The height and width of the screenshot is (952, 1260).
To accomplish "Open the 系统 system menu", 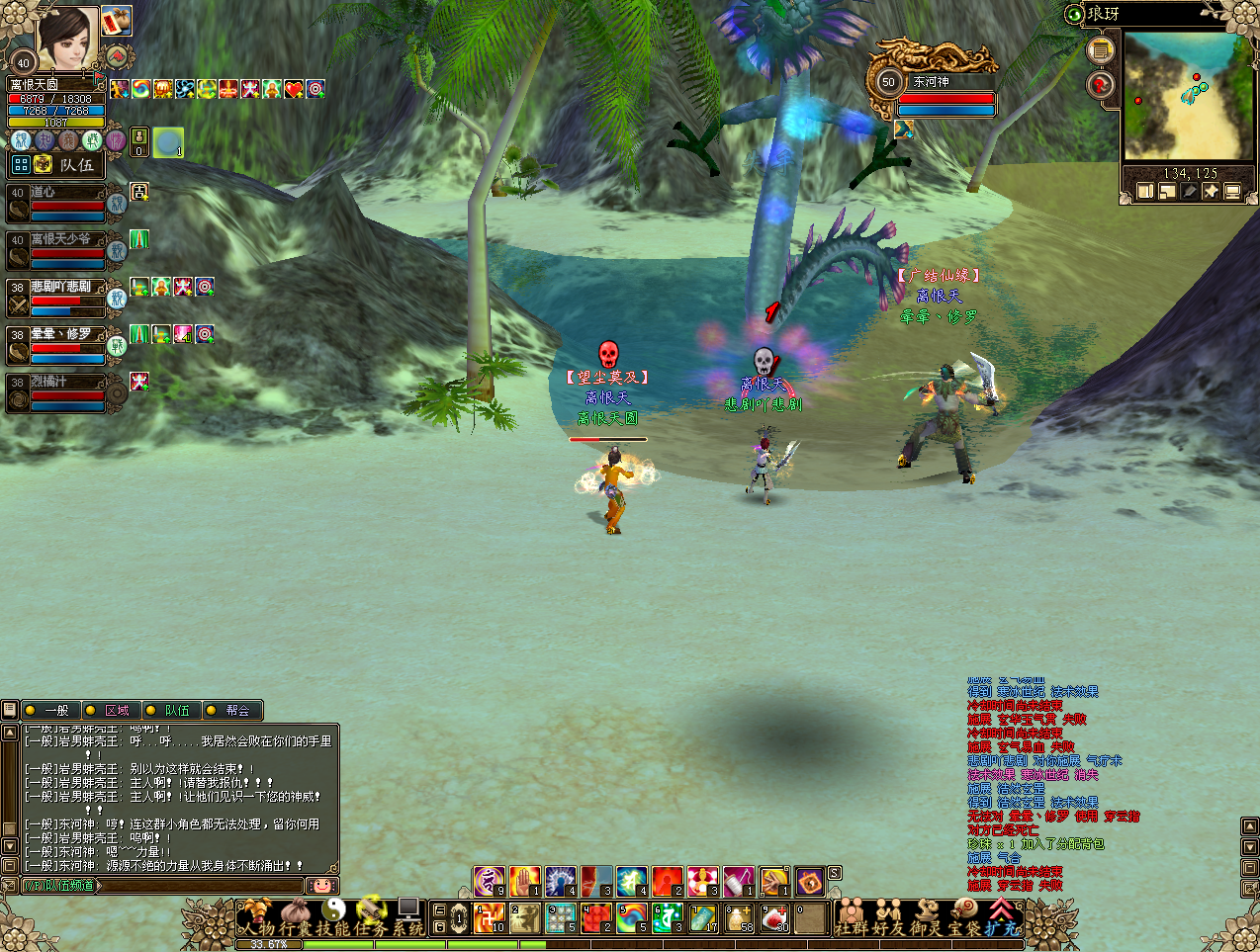I will 407,918.
